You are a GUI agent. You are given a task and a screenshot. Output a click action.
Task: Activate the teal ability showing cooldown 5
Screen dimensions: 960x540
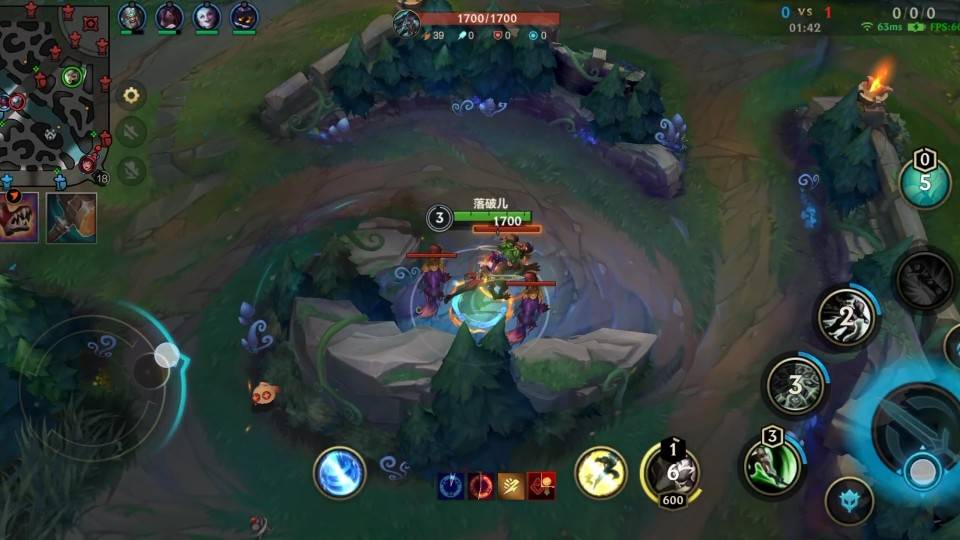924,182
